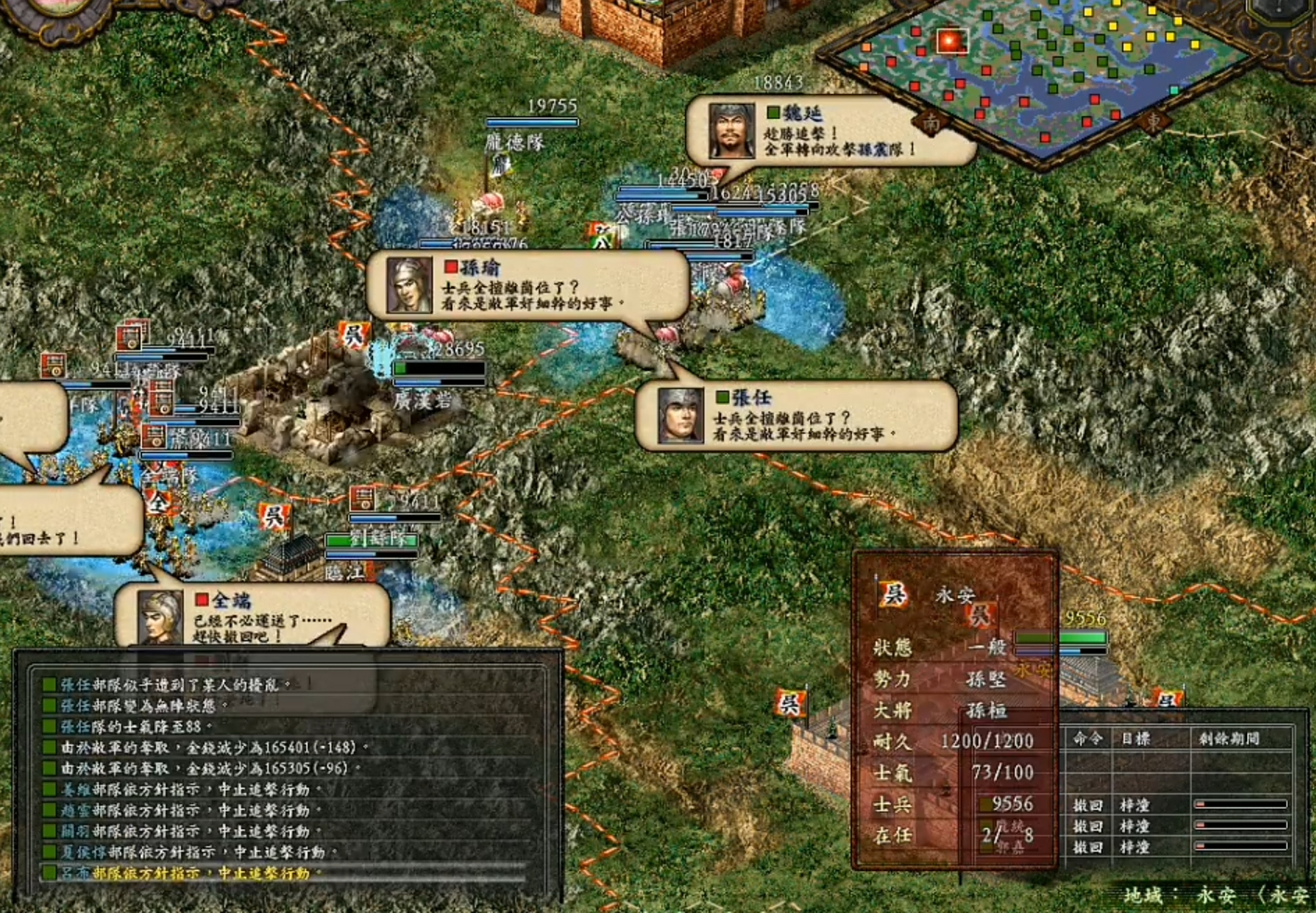Click the 目標 column header
Screen dimensions: 1316x913
1136,739
